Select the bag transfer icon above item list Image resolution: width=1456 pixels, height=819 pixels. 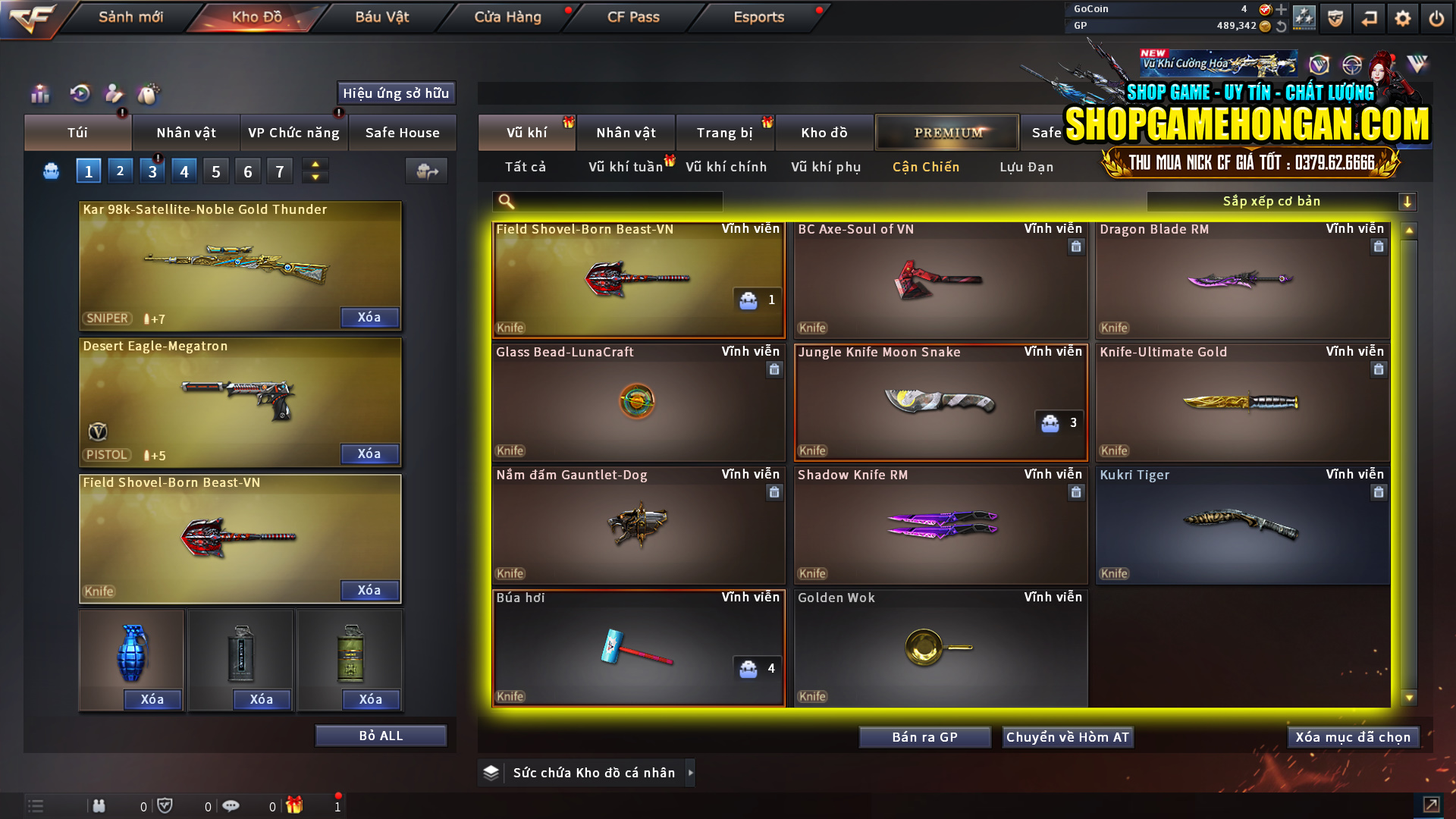[425, 171]
